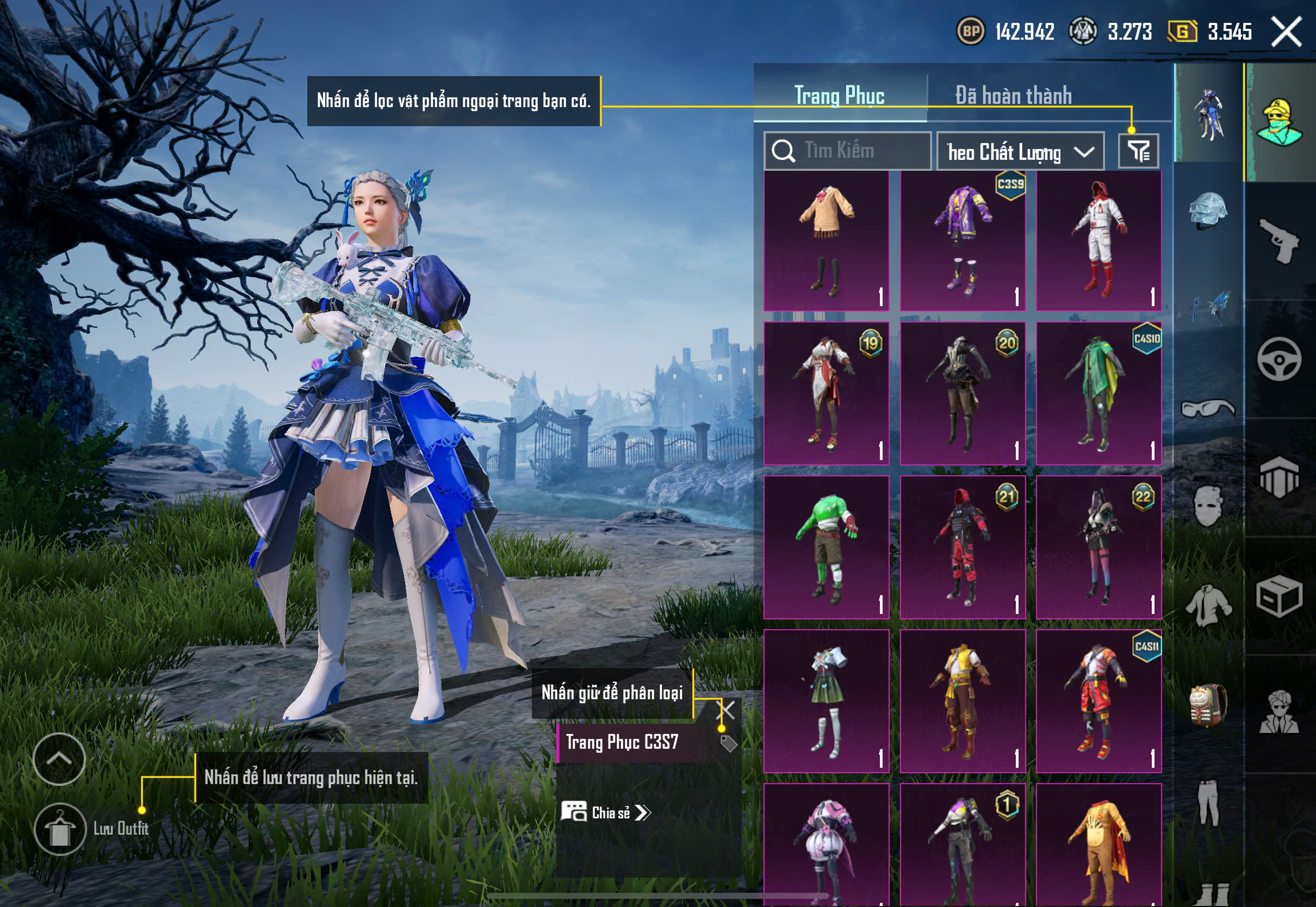Select the purple jacket outfit tagged C3S9

pyautogui.click(x=963, y=241)
